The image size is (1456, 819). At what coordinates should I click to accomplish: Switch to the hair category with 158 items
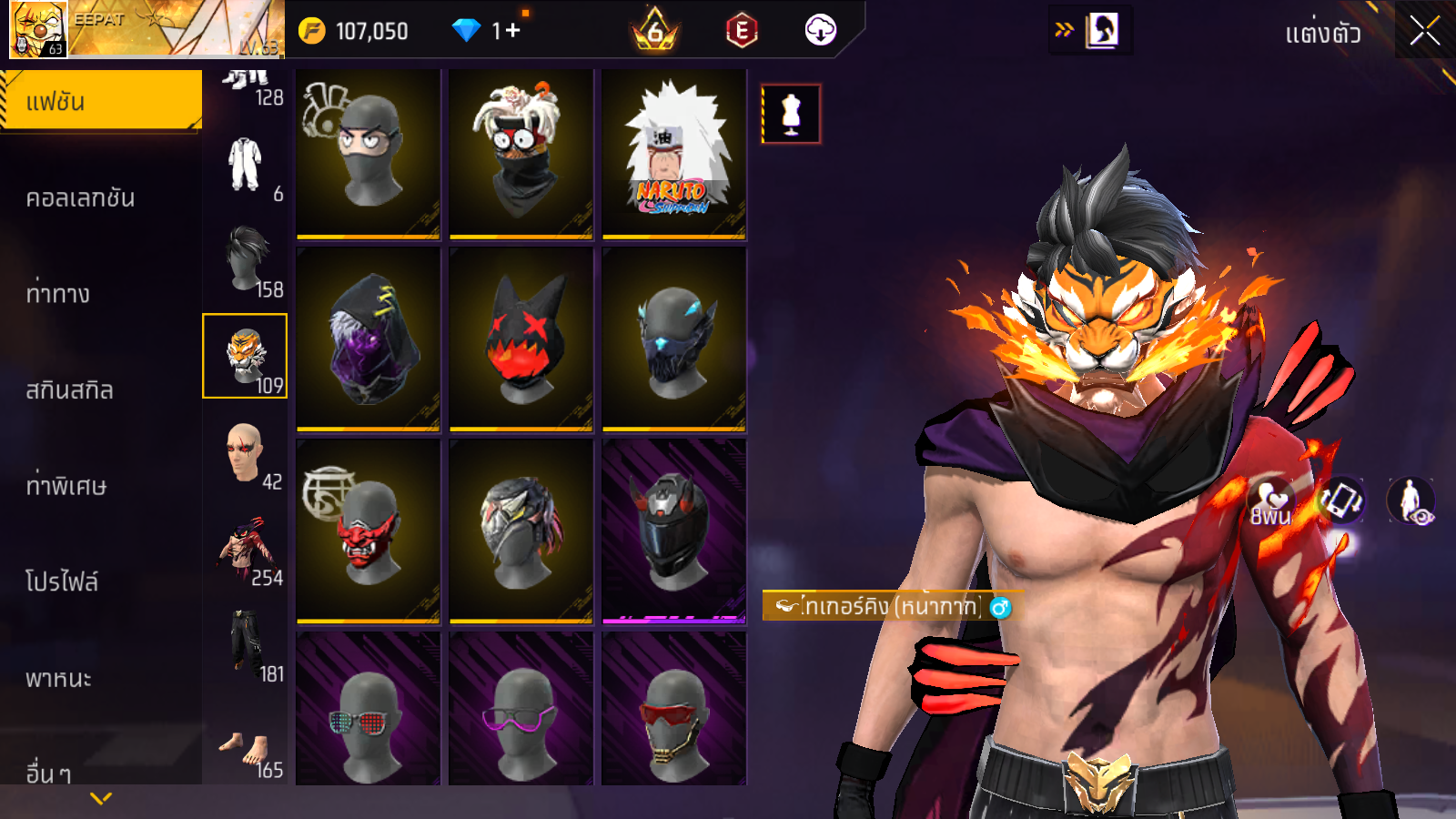point(246,260)
